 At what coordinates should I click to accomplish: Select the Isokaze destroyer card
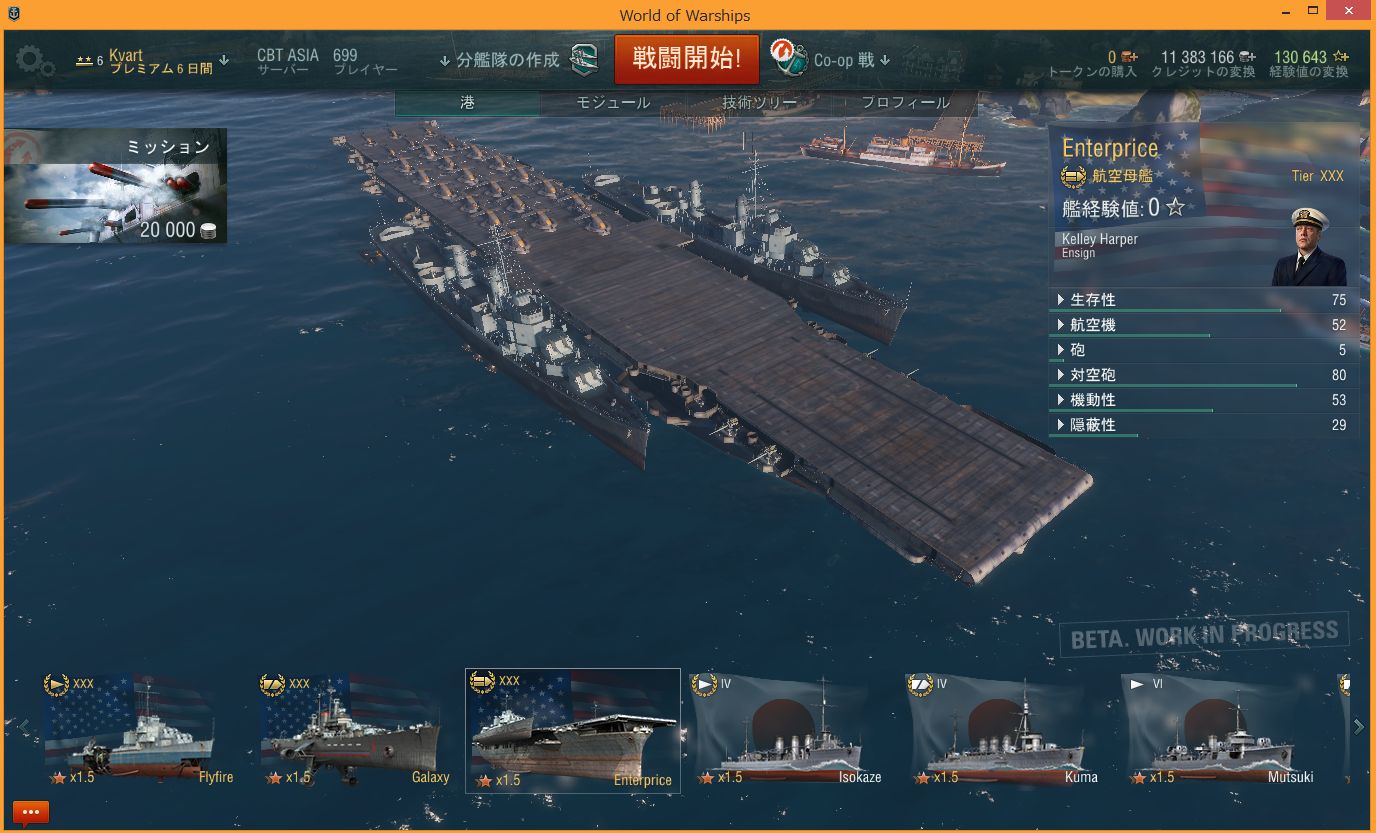788,731
